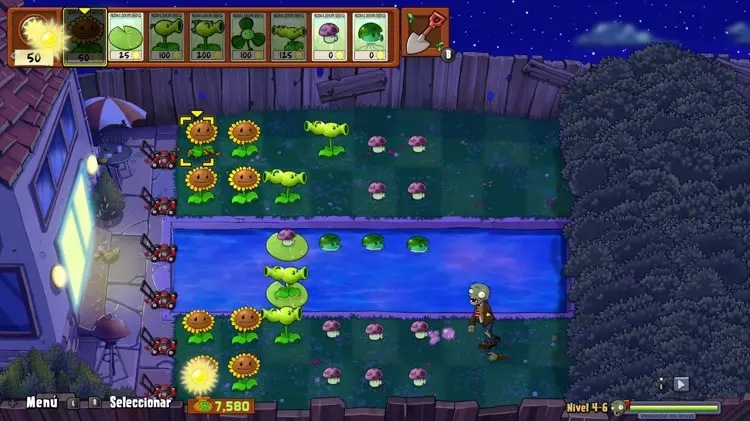Select the purple Puff-shroom seed packet
The image size is (750, 421).
[328, 38]
